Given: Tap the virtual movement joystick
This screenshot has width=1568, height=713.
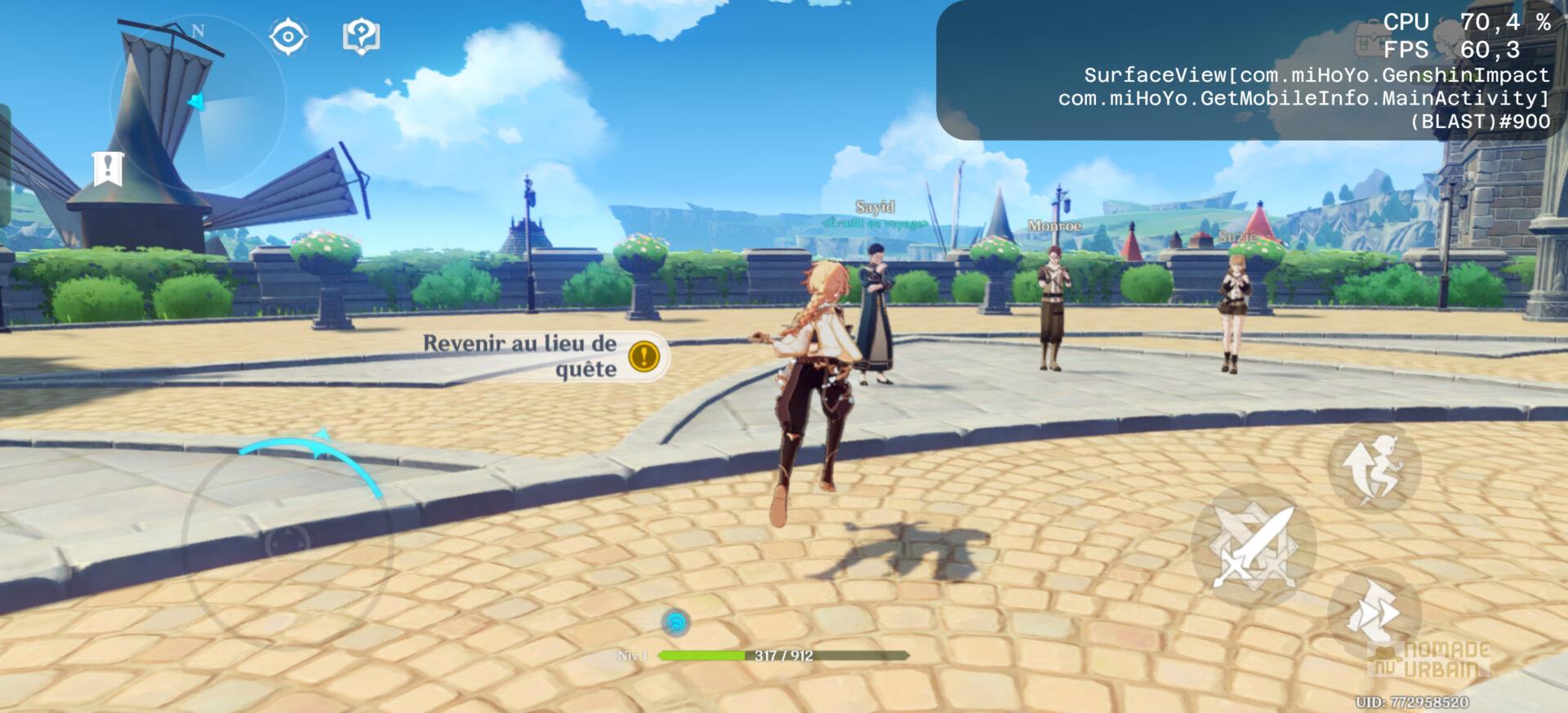Looking at the screenshot, I should tap(287, 541).
